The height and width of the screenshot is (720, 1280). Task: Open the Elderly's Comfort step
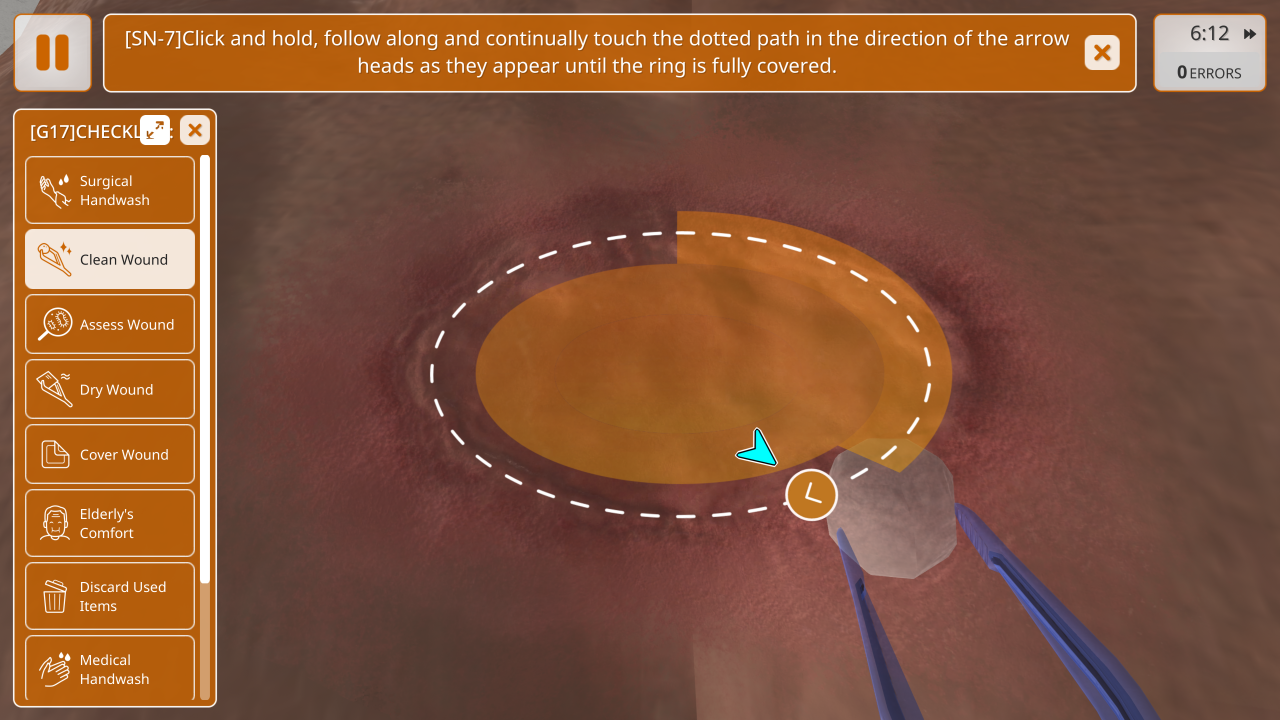point(110,523)
